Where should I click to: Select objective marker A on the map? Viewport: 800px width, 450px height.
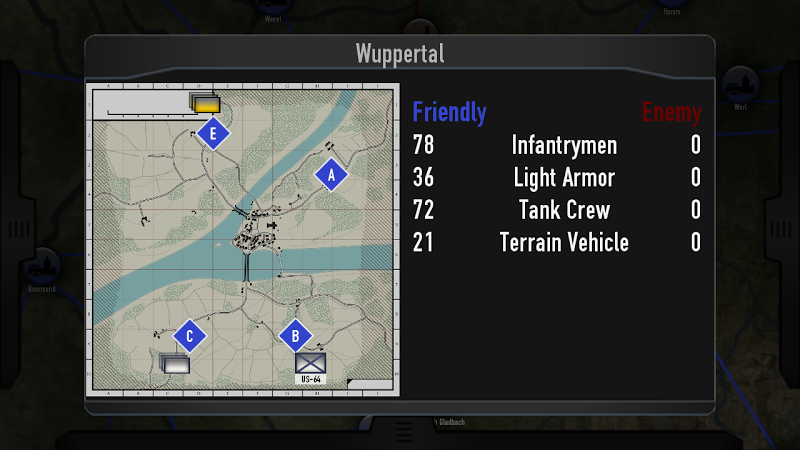pos(331,175)
